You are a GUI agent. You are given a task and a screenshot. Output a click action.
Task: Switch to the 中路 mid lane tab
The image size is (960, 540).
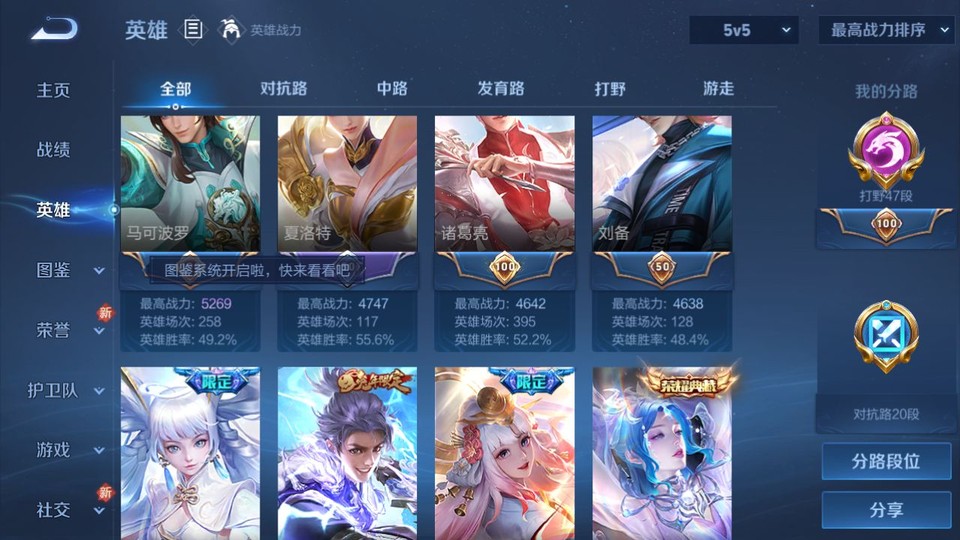tap(392, 88)
